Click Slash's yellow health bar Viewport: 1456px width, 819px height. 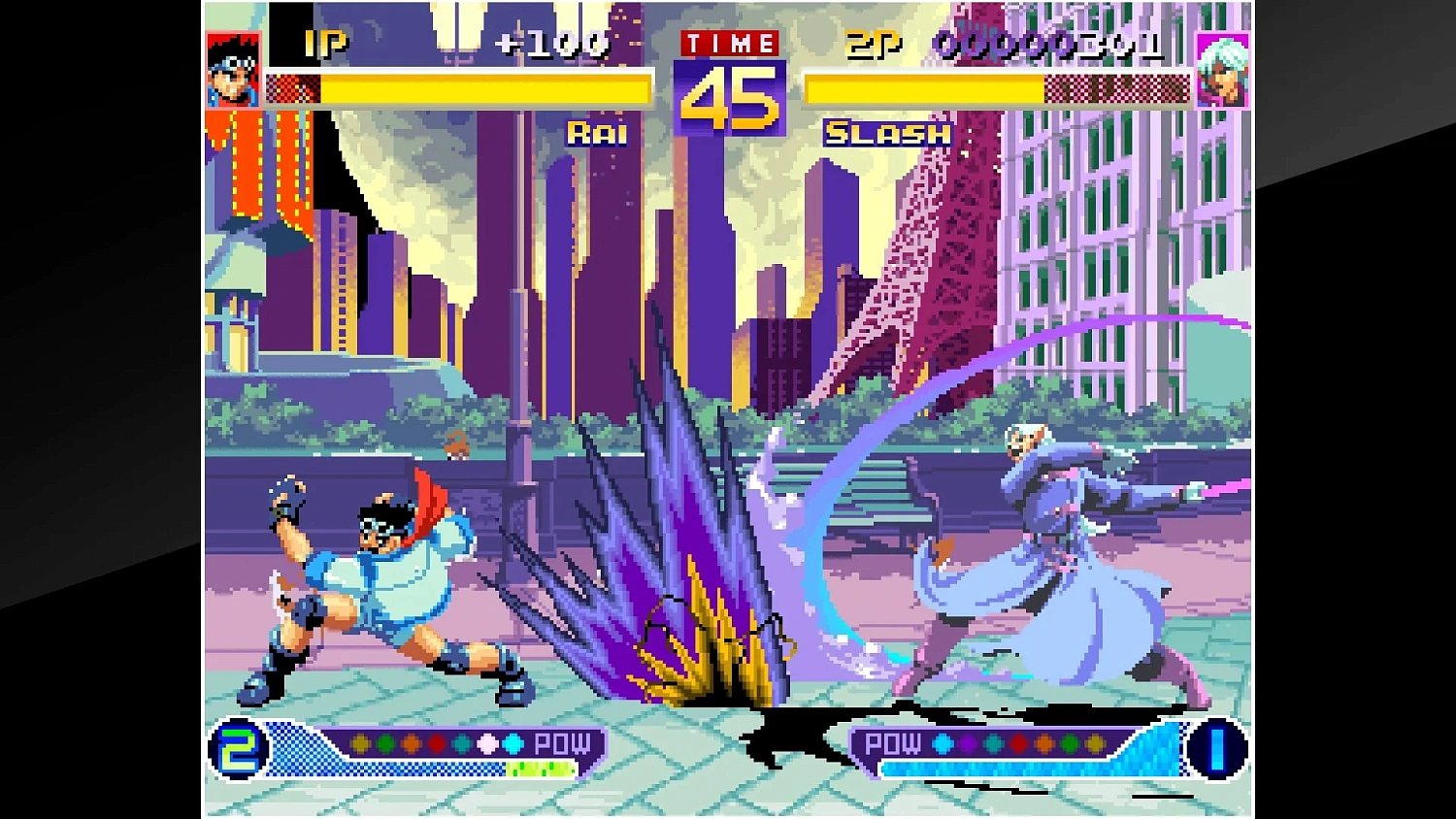pyautogui.click(x=922, y=88)
